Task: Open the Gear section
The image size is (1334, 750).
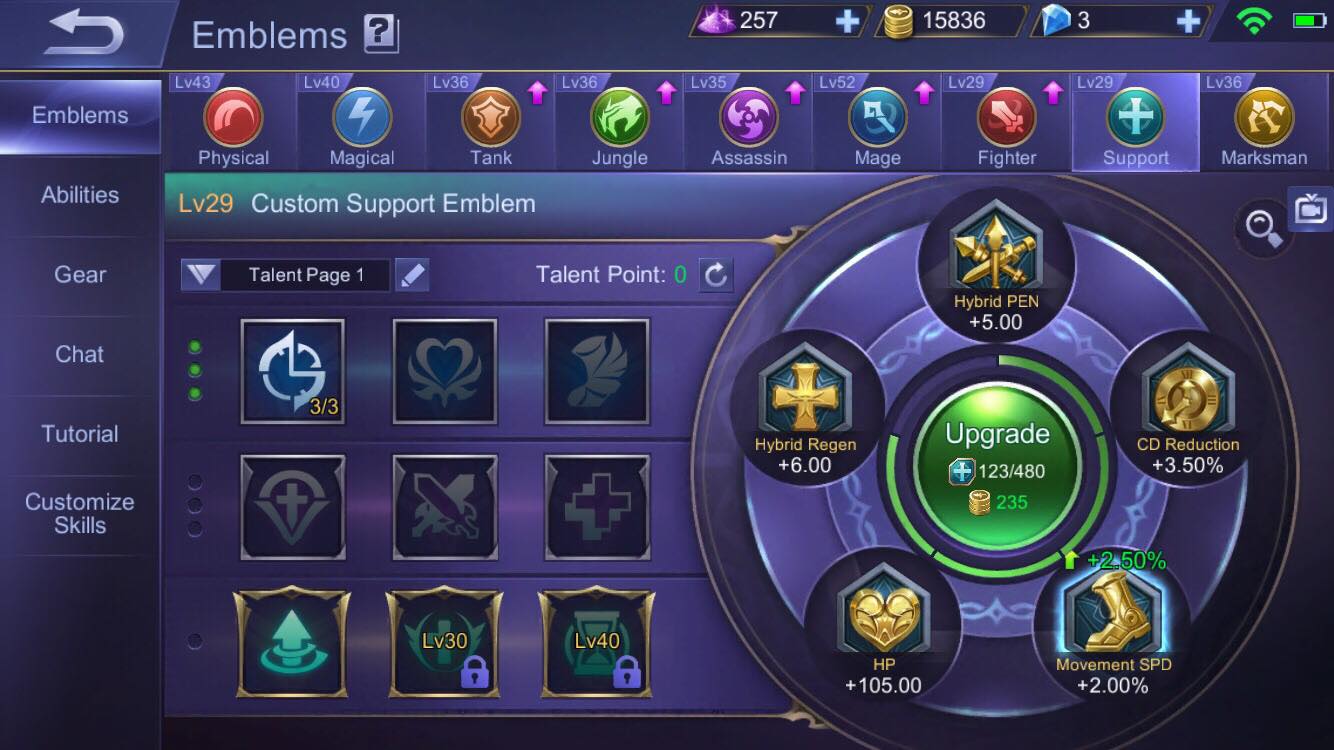Action: click(79, 274)
